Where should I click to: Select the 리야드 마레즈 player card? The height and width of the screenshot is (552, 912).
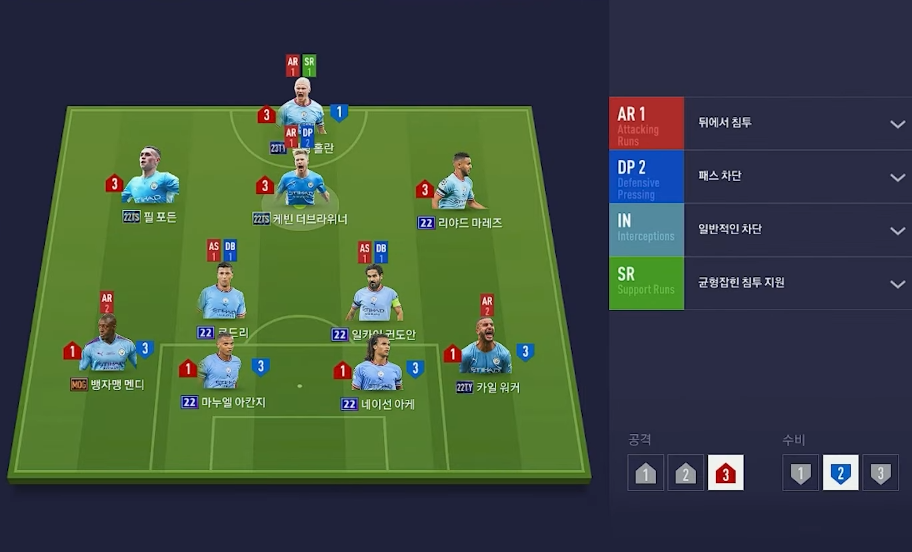point(455,183)
